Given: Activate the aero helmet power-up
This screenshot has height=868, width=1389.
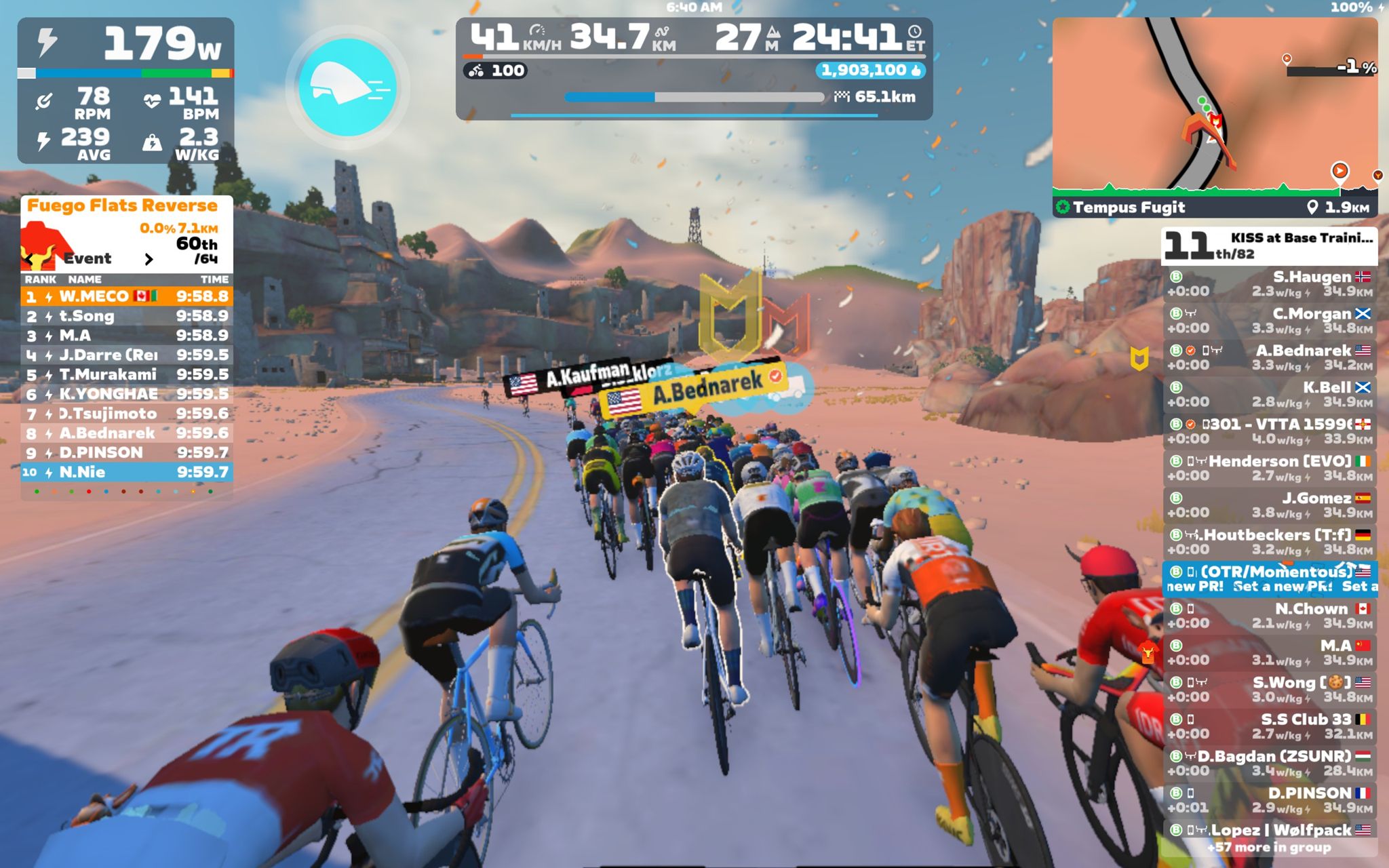Looking at the screenshot, I should 347,87.
